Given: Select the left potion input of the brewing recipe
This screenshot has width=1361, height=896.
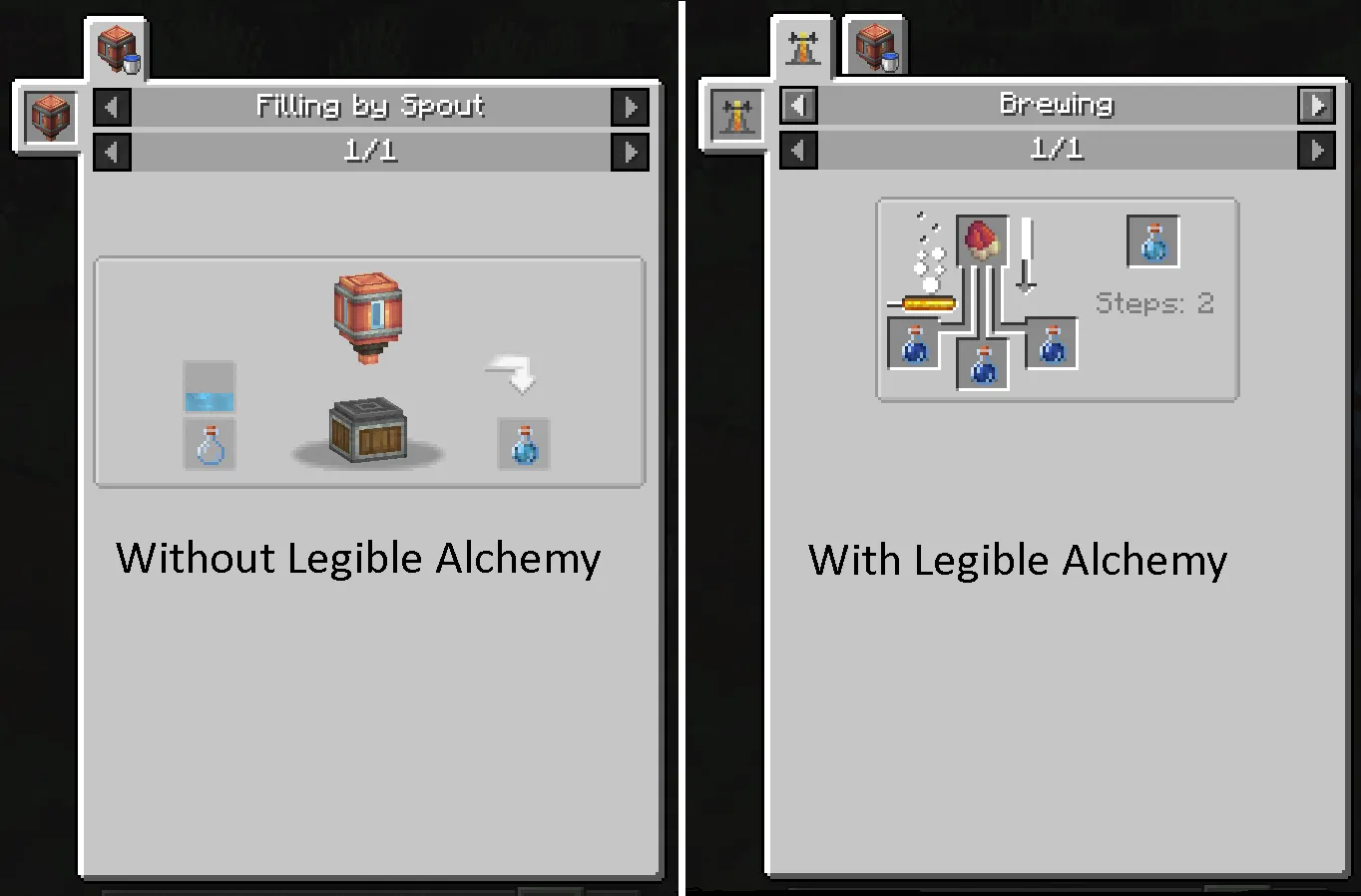Looking at the screenshot, I should point(913,342).
